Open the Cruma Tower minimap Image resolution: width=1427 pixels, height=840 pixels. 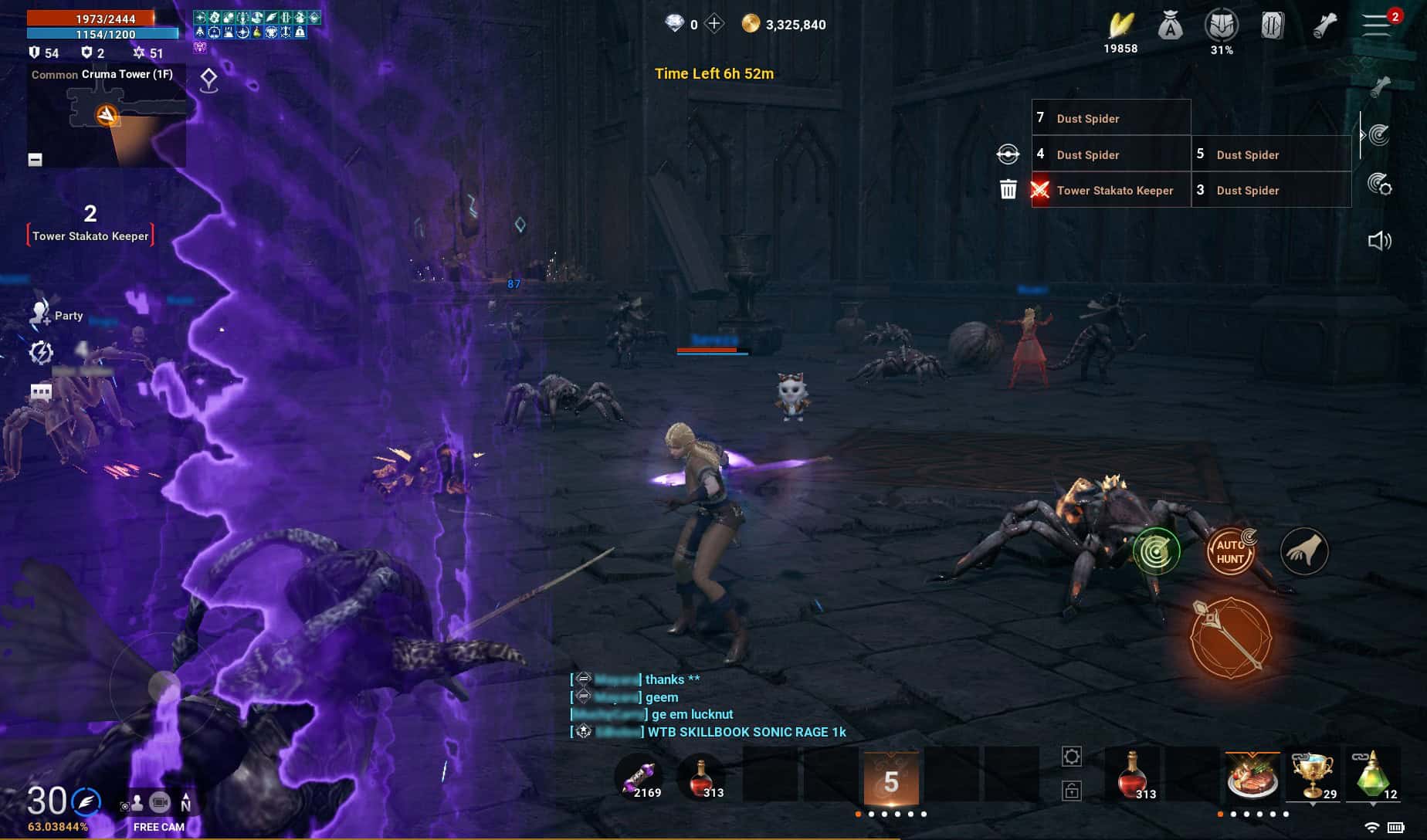(x=107, y=117)
